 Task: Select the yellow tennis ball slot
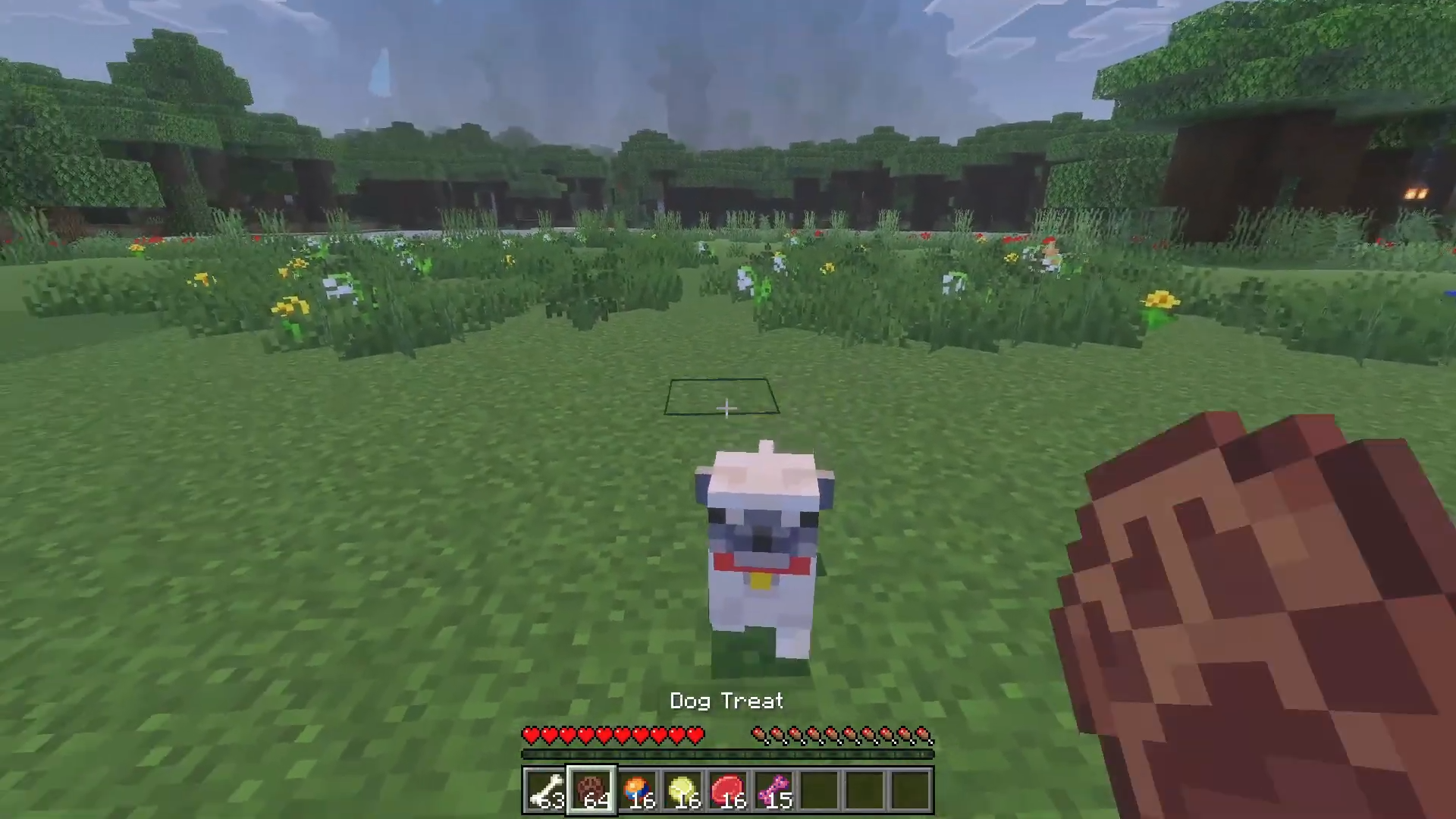[x=682, y=790]
